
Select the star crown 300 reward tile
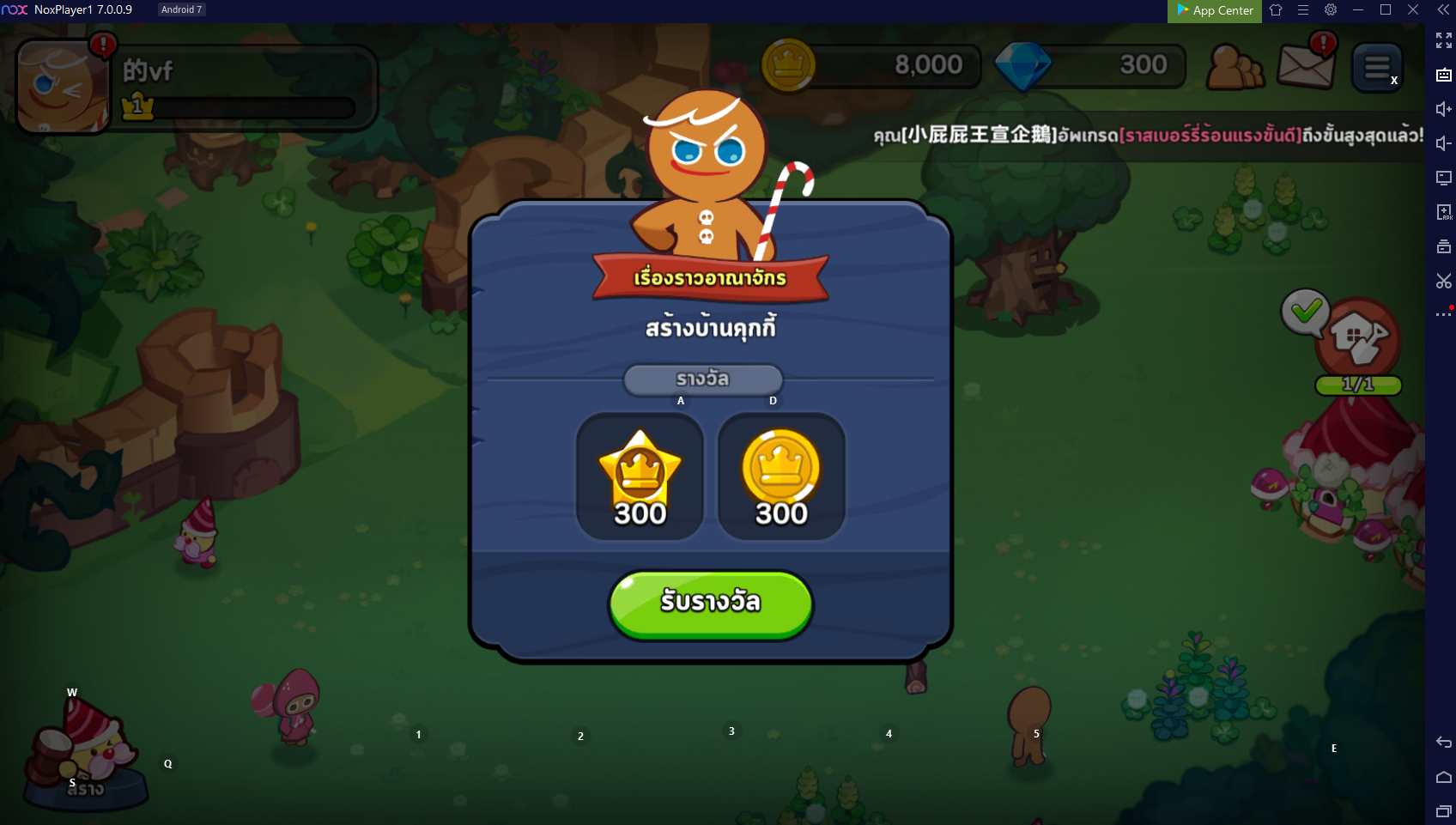tap(640, 476)
